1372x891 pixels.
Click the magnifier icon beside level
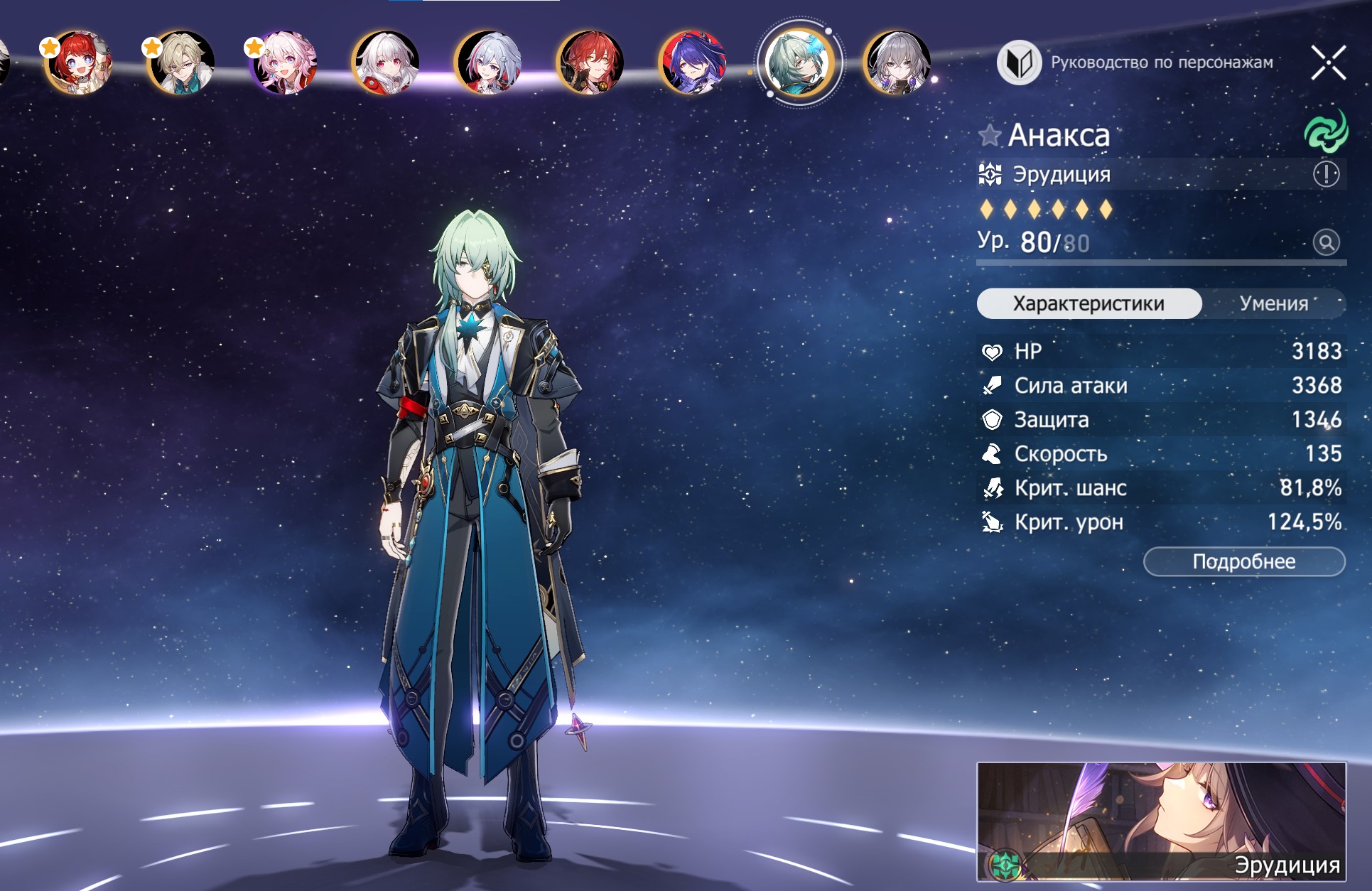(1326, 242)
